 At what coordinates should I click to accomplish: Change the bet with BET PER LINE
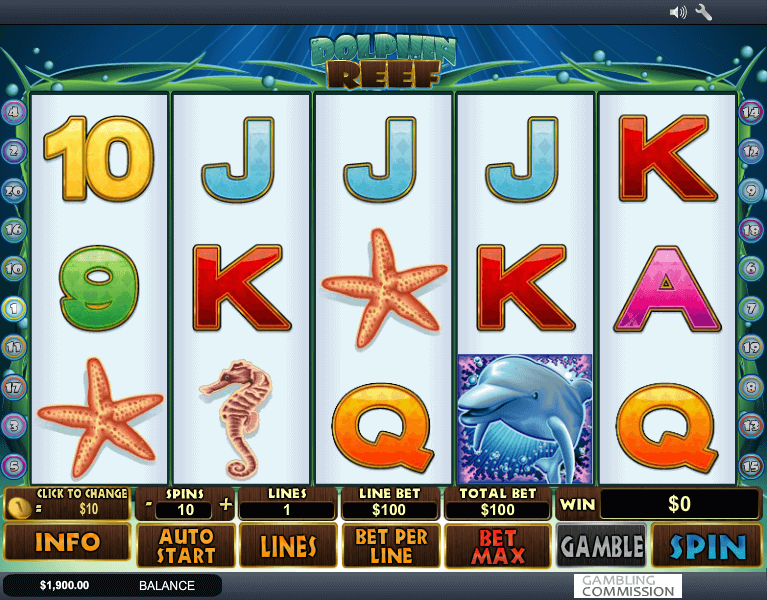pyautogui.click(x=392, y=546)
